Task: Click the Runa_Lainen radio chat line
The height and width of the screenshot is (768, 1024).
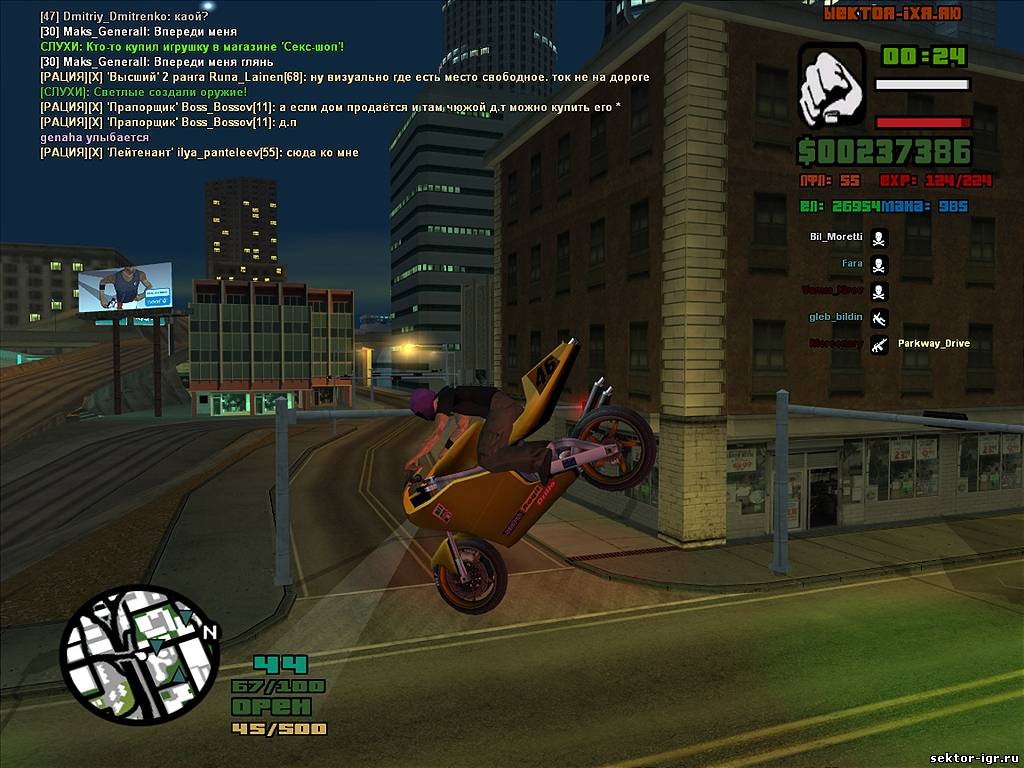Action: coord(345,77)
